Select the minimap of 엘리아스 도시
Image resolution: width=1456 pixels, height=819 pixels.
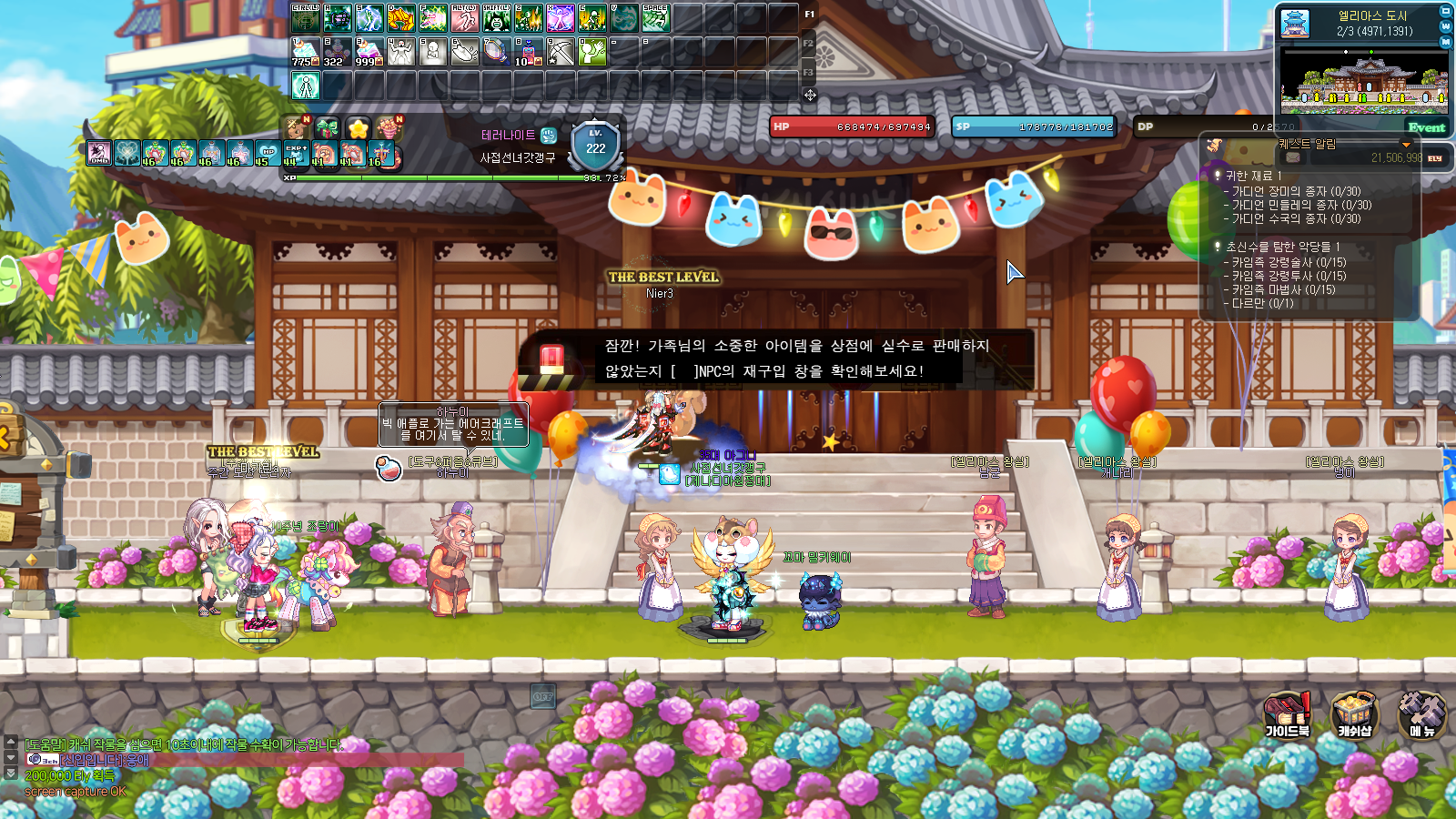click(x=1363, y=80)
